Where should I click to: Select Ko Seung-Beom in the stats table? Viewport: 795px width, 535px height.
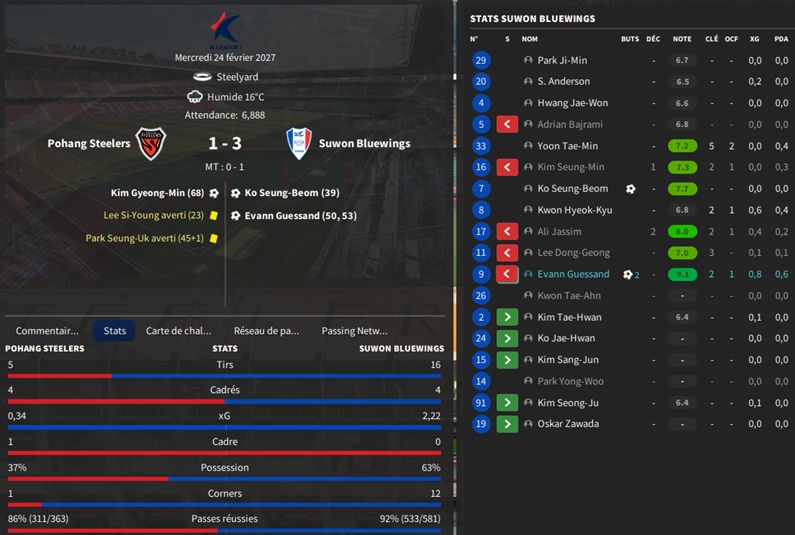click(572, 189)
